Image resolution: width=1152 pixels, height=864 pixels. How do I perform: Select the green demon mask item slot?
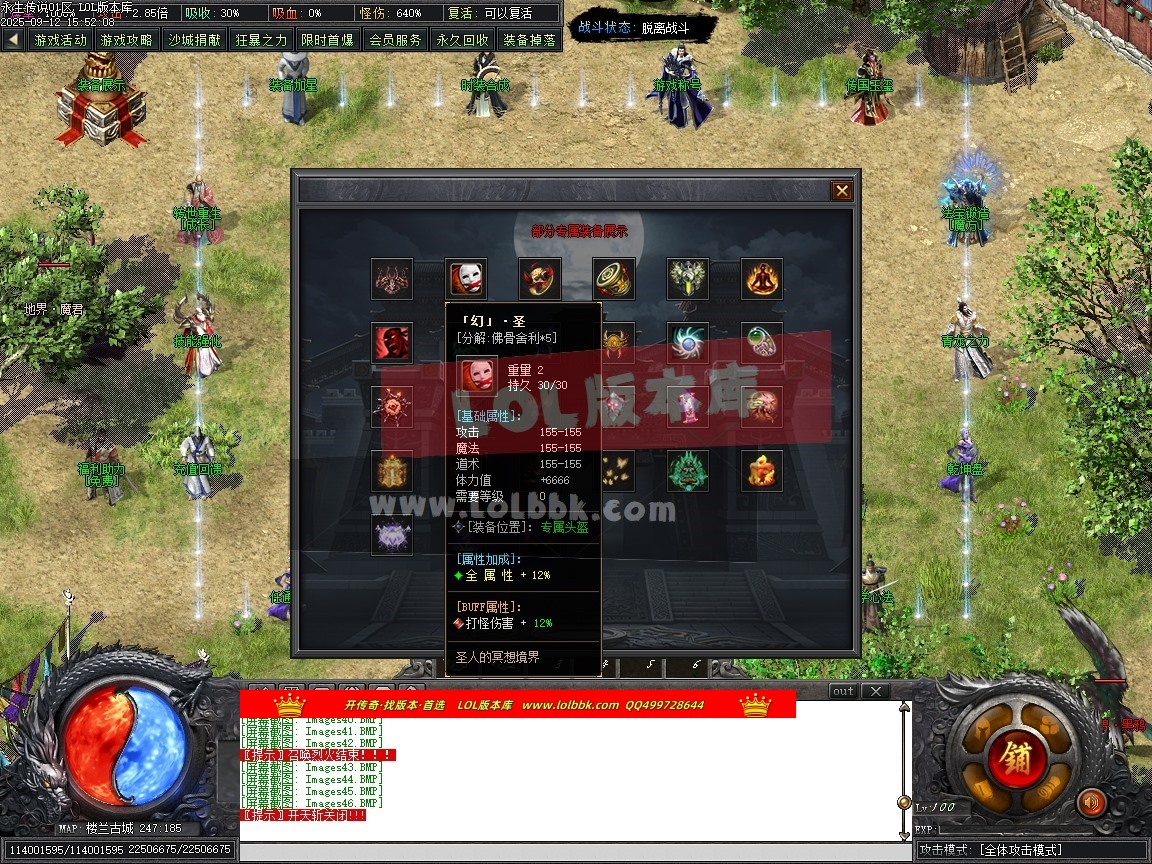[688, 470]
